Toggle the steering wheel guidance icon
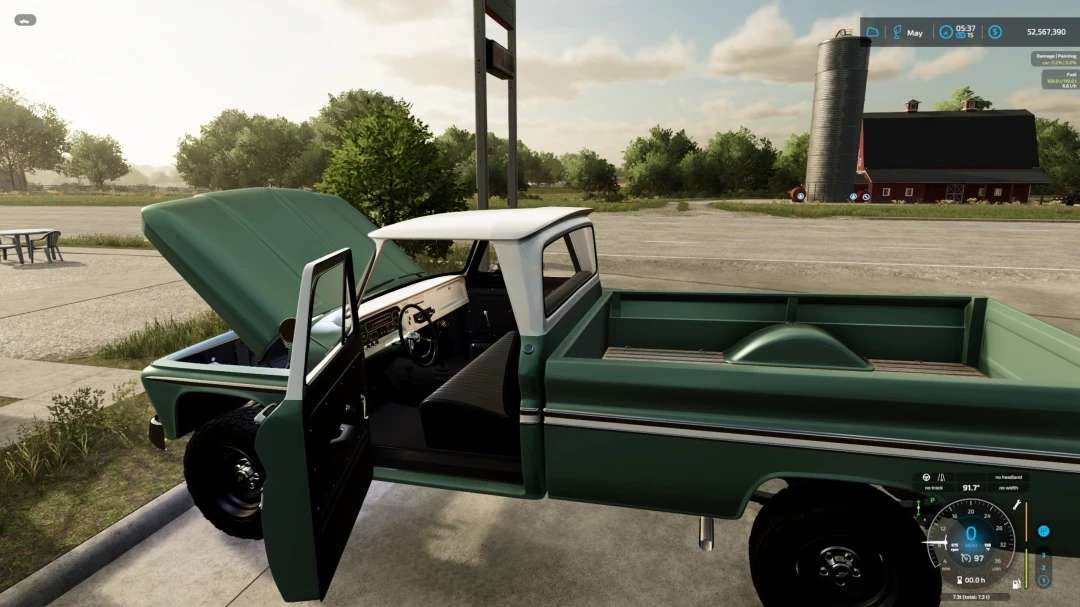The height and width of the screenshot is (607, 1080). pyautogui.click(x=925, y=477)
